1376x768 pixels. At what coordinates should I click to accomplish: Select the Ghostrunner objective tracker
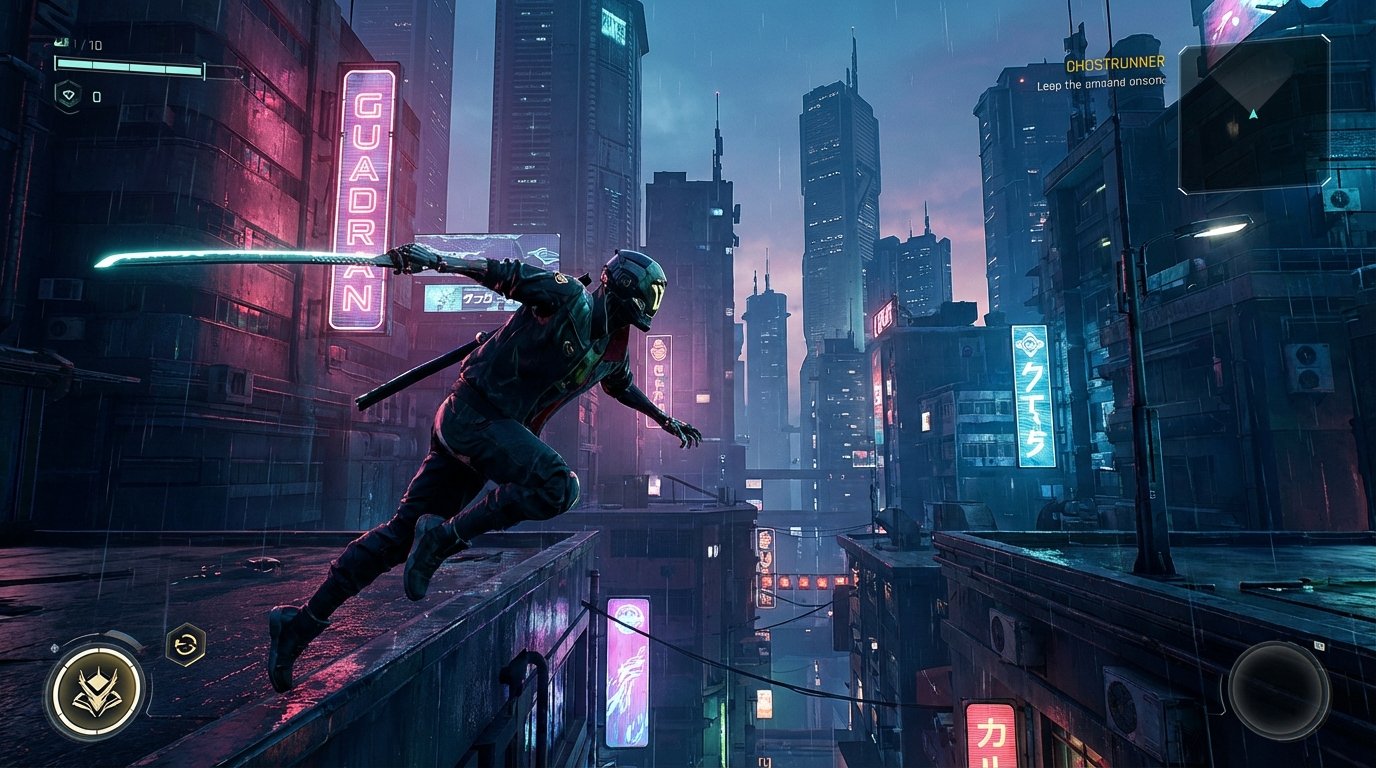point(1114,65)
